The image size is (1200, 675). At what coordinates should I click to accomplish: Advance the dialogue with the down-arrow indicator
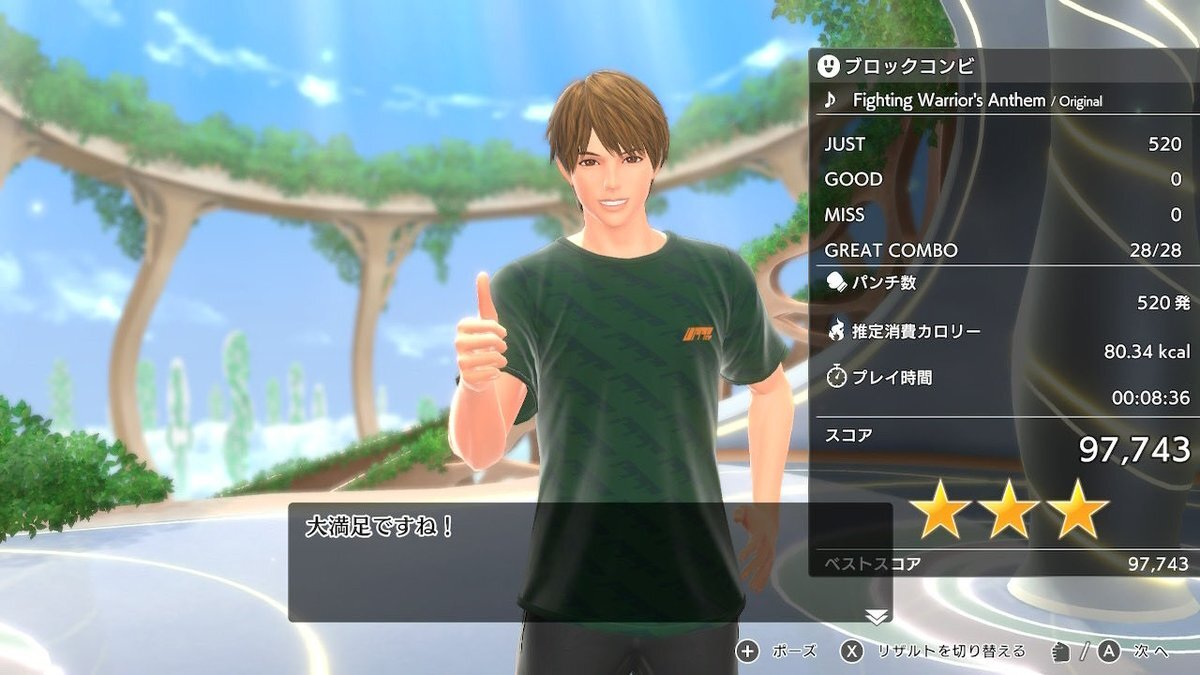coord(876,617)
